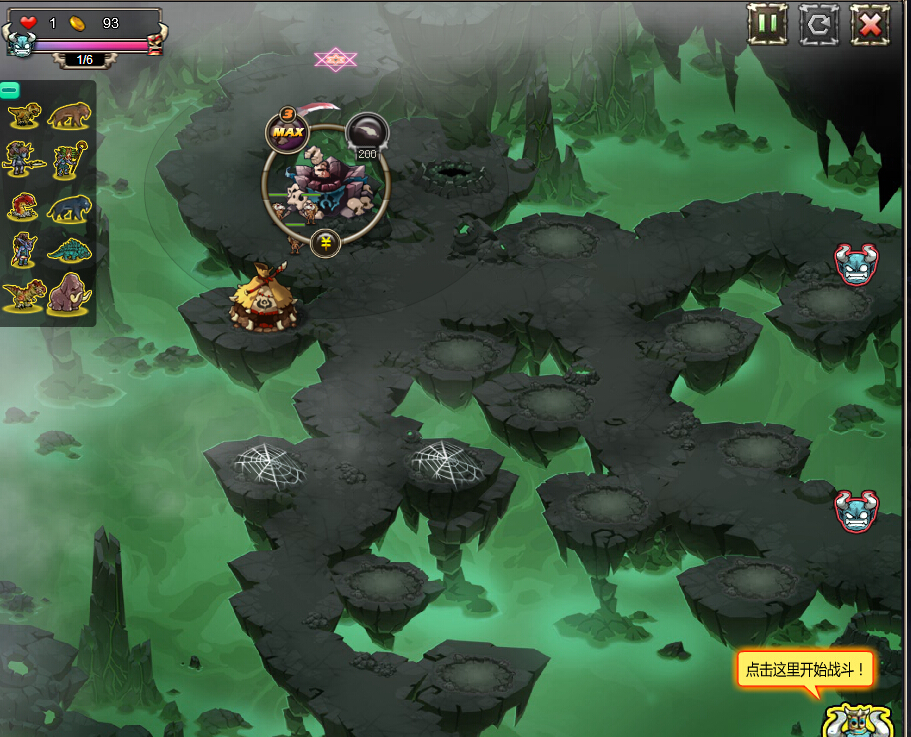Click the MAX level upgrade button on the tower ring
911x737 pixels.
click(287, 132)
